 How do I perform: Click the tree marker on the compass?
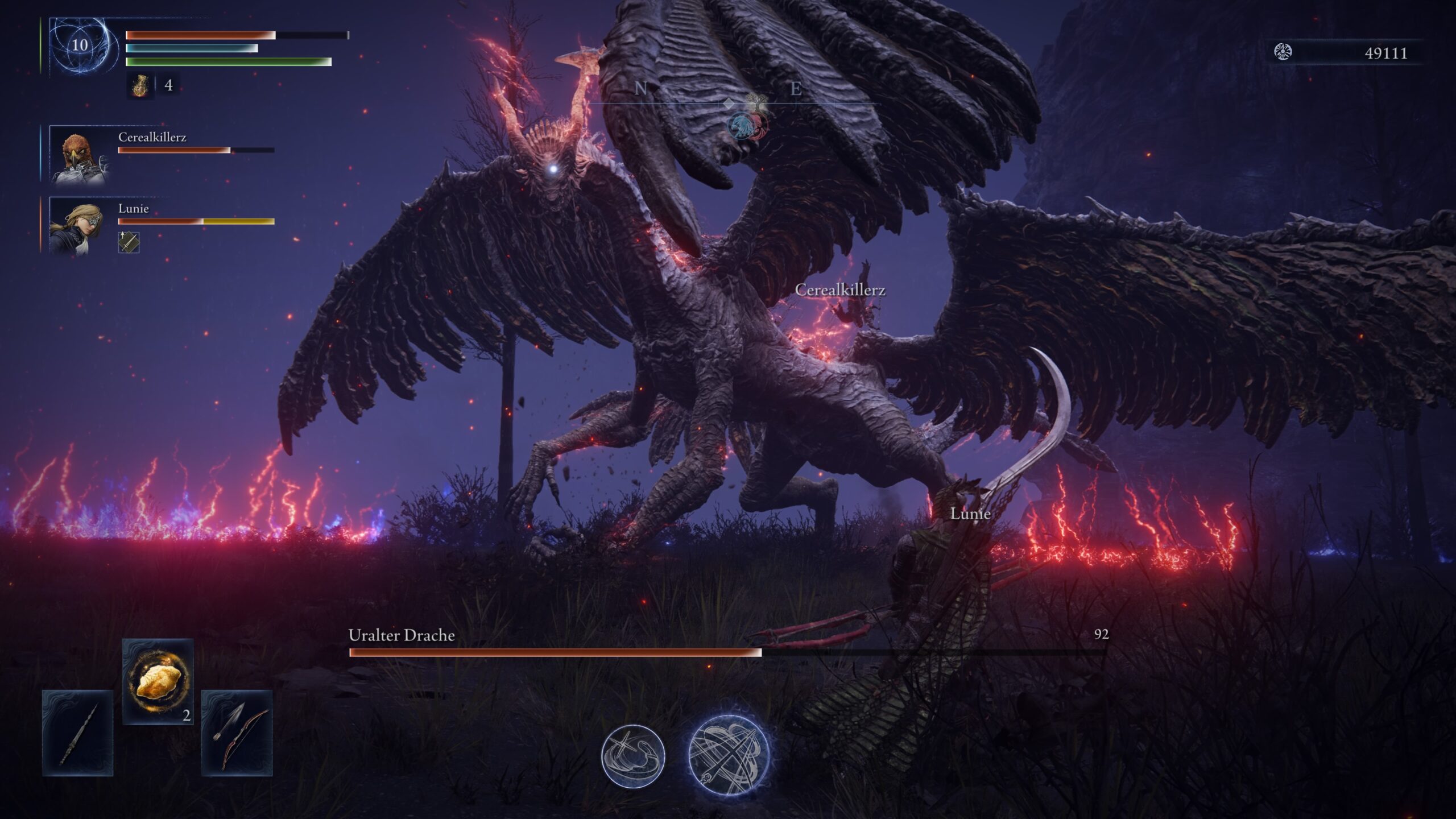click(756, 103)
